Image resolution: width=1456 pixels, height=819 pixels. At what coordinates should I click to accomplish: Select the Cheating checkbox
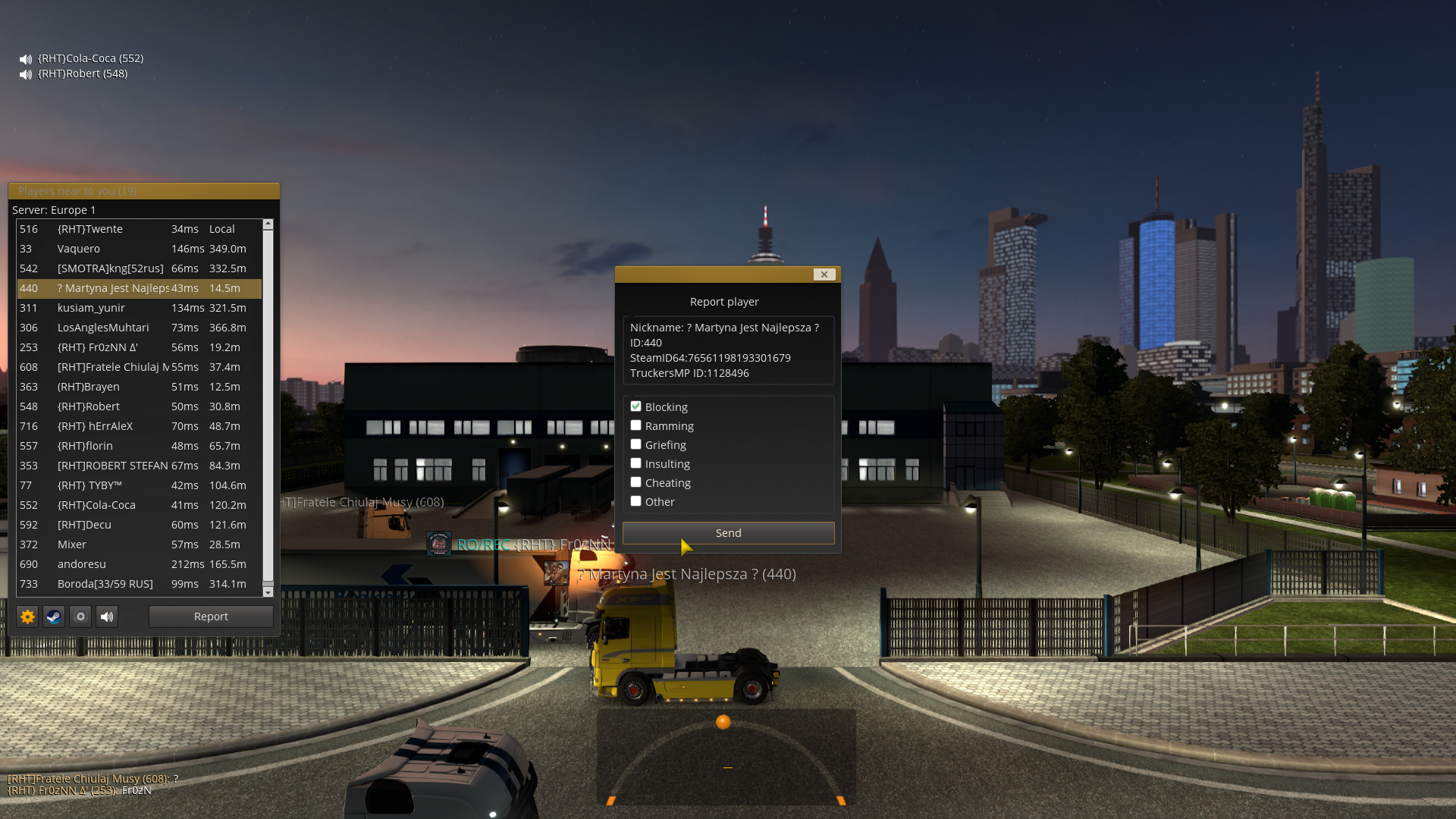coord(636,482)
